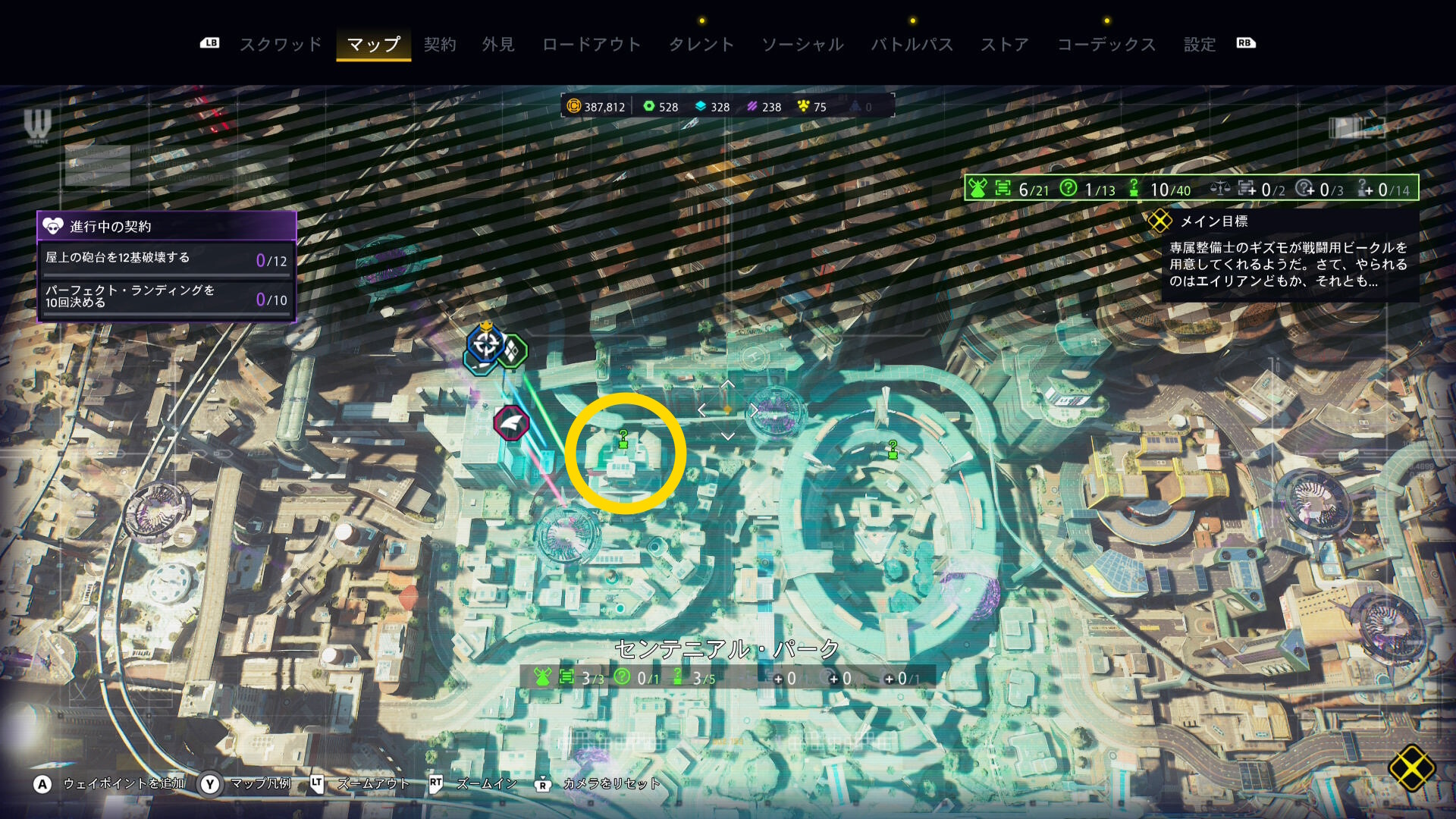
Task: Switch to the タレント tab
Action: tap(701, 45)
